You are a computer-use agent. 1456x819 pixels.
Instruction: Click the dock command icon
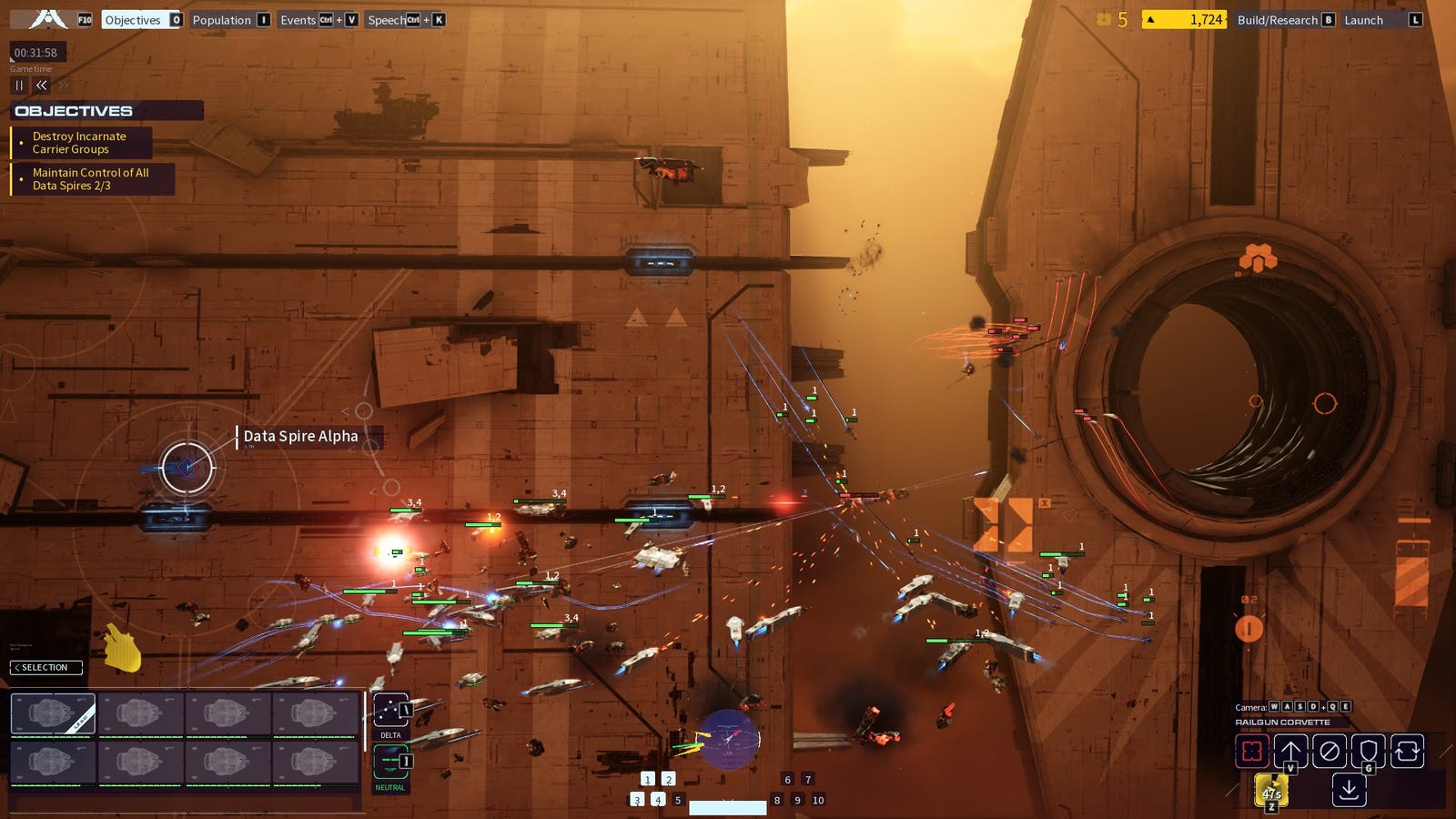coord(1349,790)
